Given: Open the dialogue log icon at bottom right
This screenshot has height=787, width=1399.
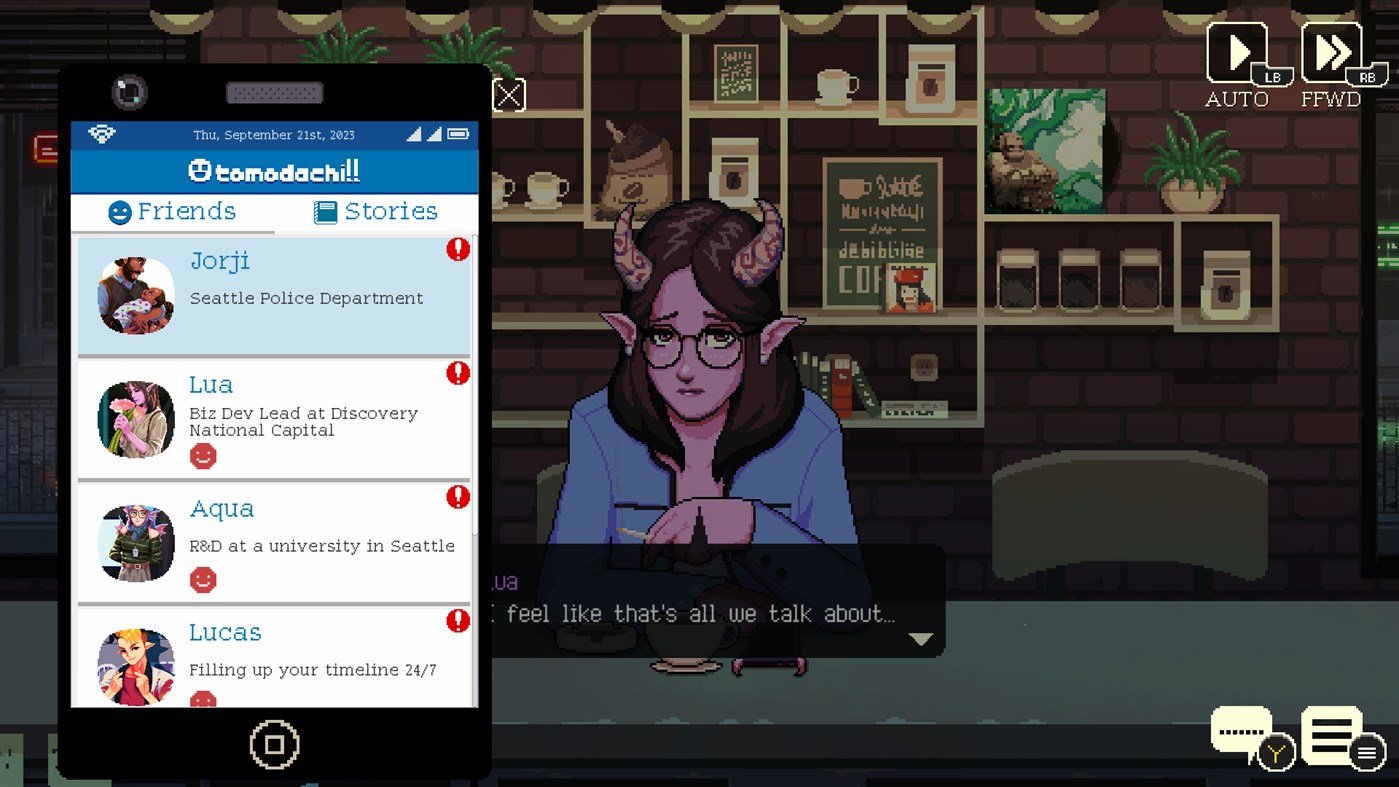Looking at the screenshot, I should coord(1330,735).
